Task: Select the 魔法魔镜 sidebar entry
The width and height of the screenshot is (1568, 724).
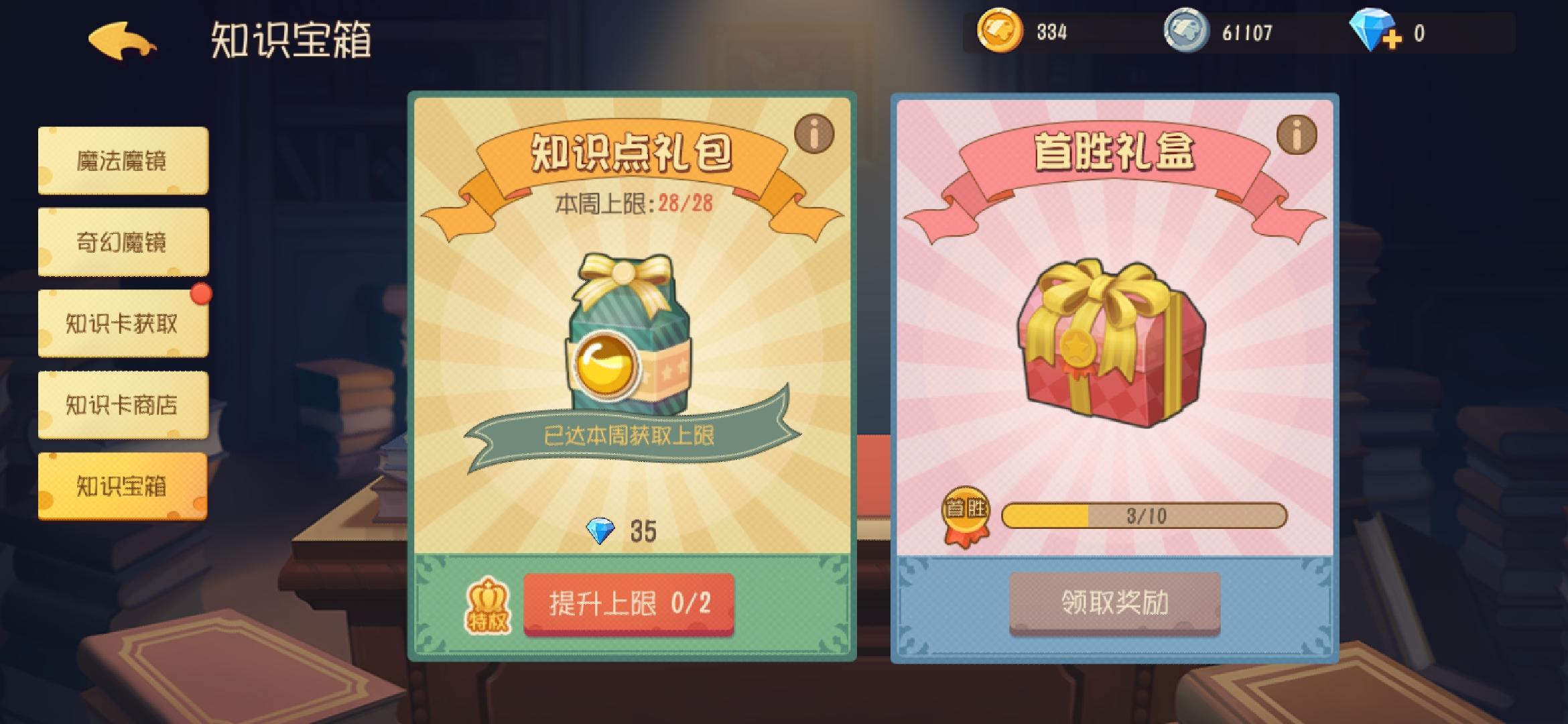Action: (x=123, y=160)
